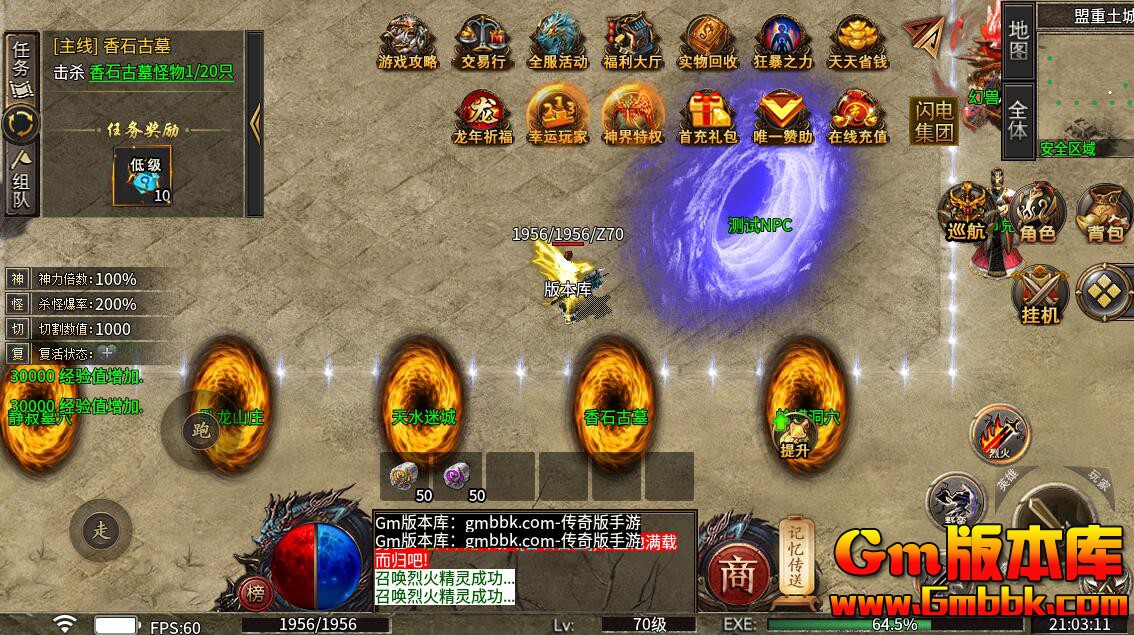Click the green 香石古墓怪物 quest target link
1134x635 pixels.
click(145, 72)
